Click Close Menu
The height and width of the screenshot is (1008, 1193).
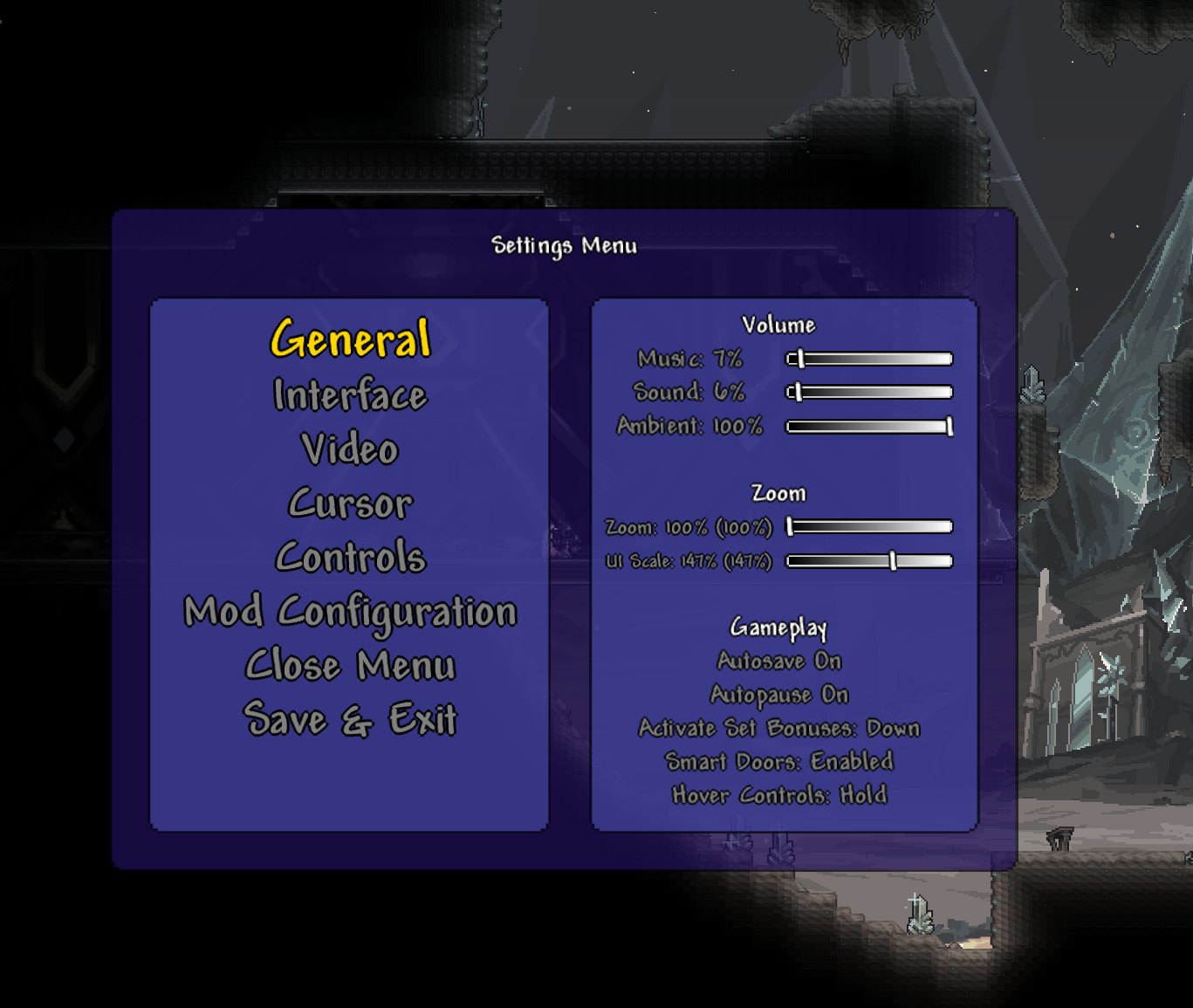349,666
